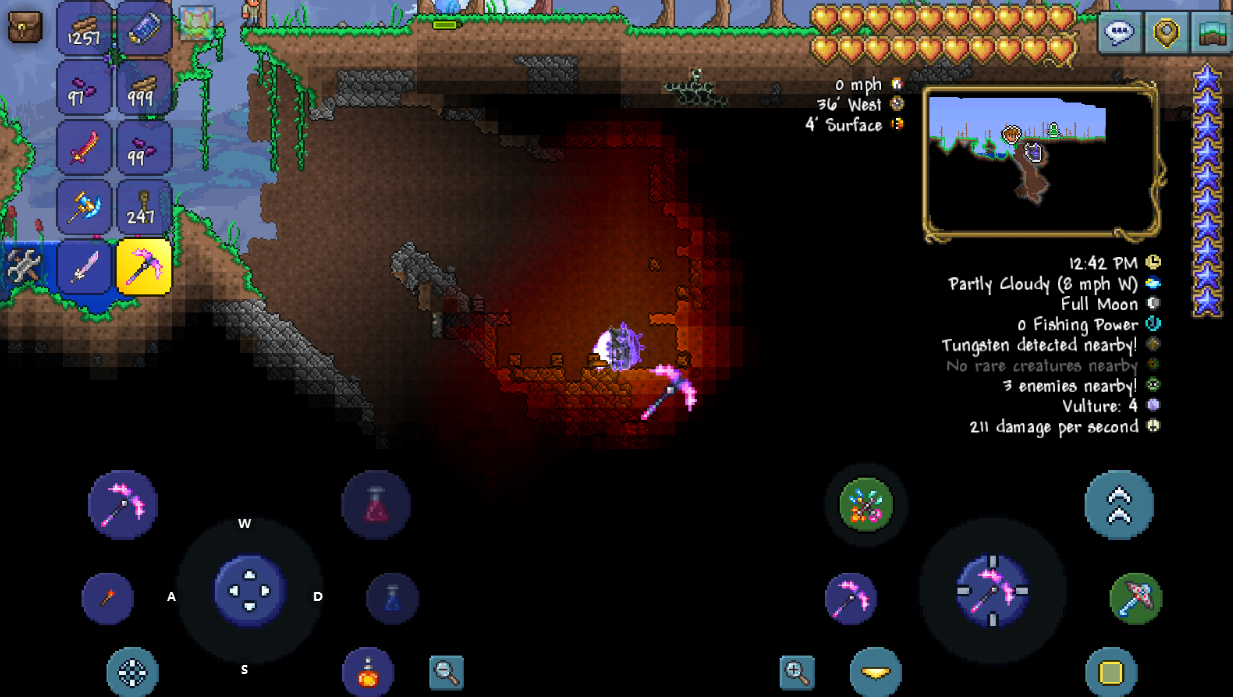Click the minimap

click(x=1040, y=163)
